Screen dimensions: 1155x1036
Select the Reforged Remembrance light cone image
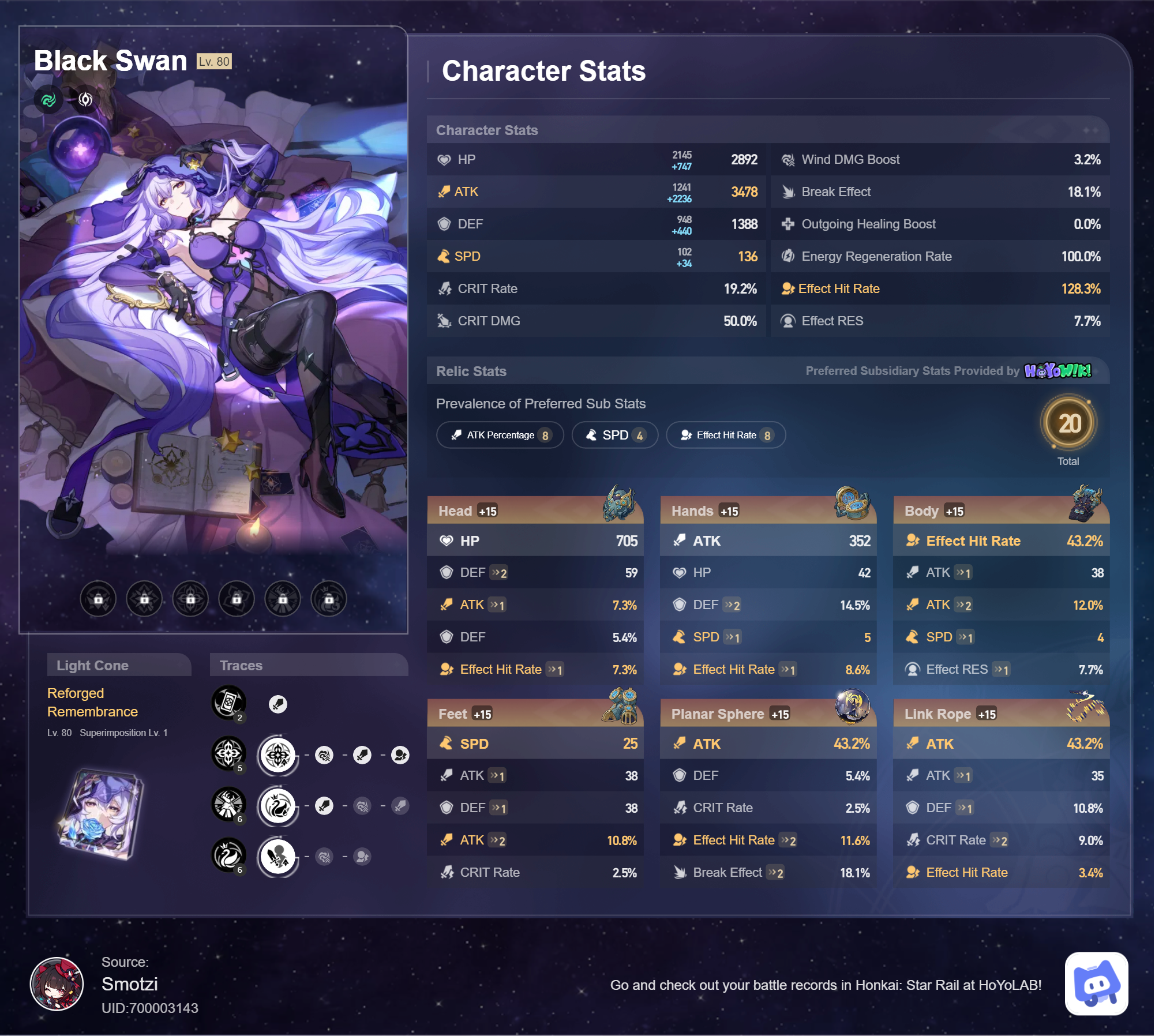[x=102, y=813]
